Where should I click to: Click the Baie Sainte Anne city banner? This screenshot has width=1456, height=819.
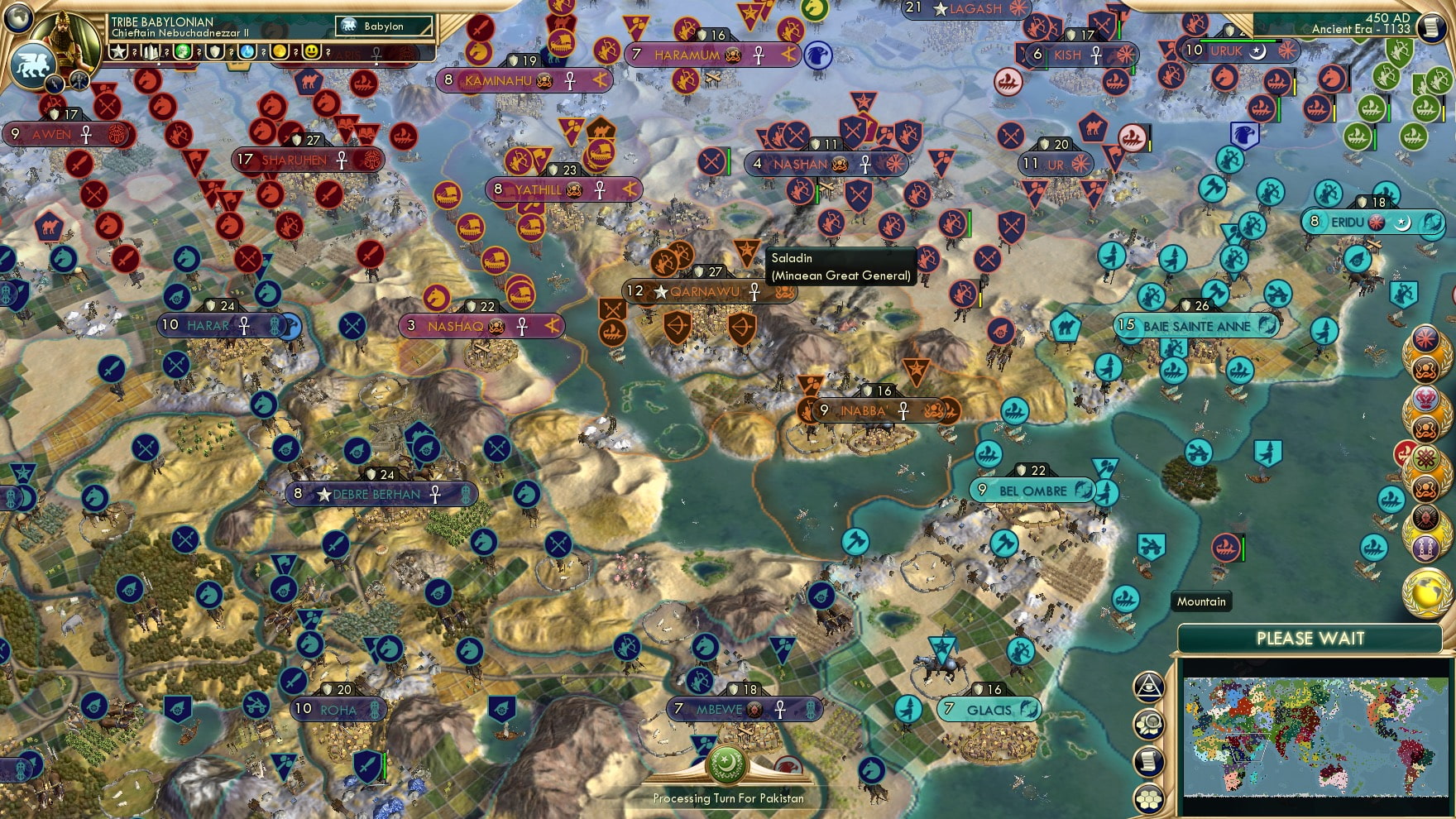[1195, 326]
